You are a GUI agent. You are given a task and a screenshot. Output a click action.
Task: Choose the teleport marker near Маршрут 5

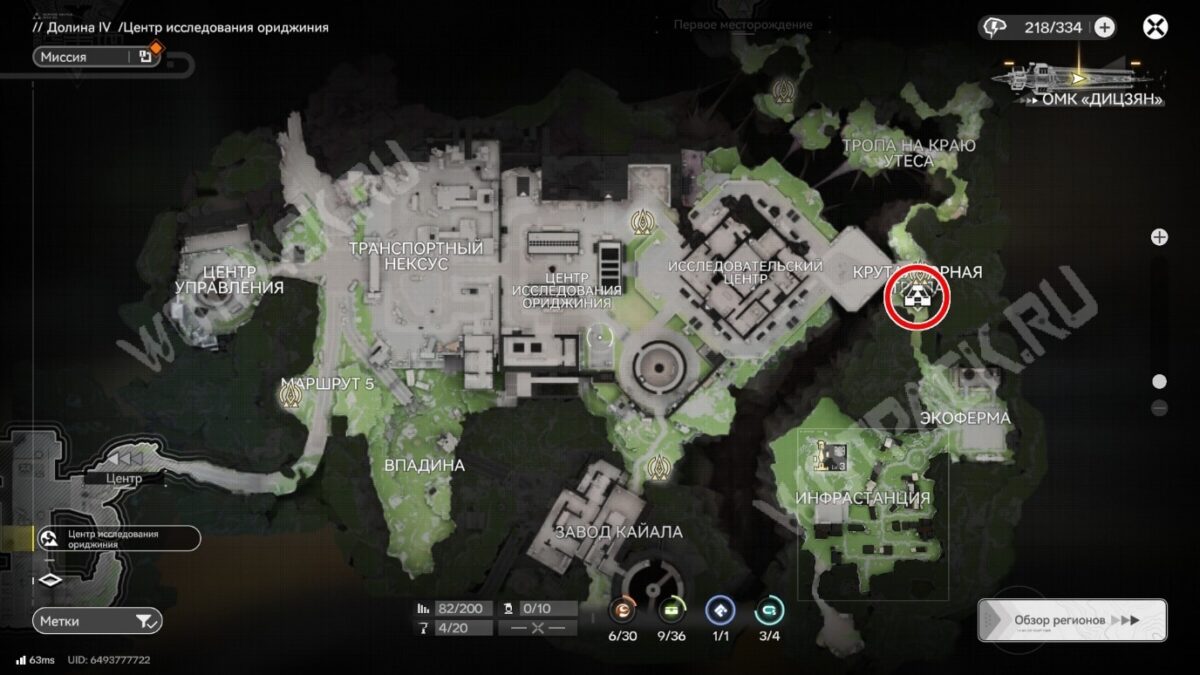(x=292, y=397)
